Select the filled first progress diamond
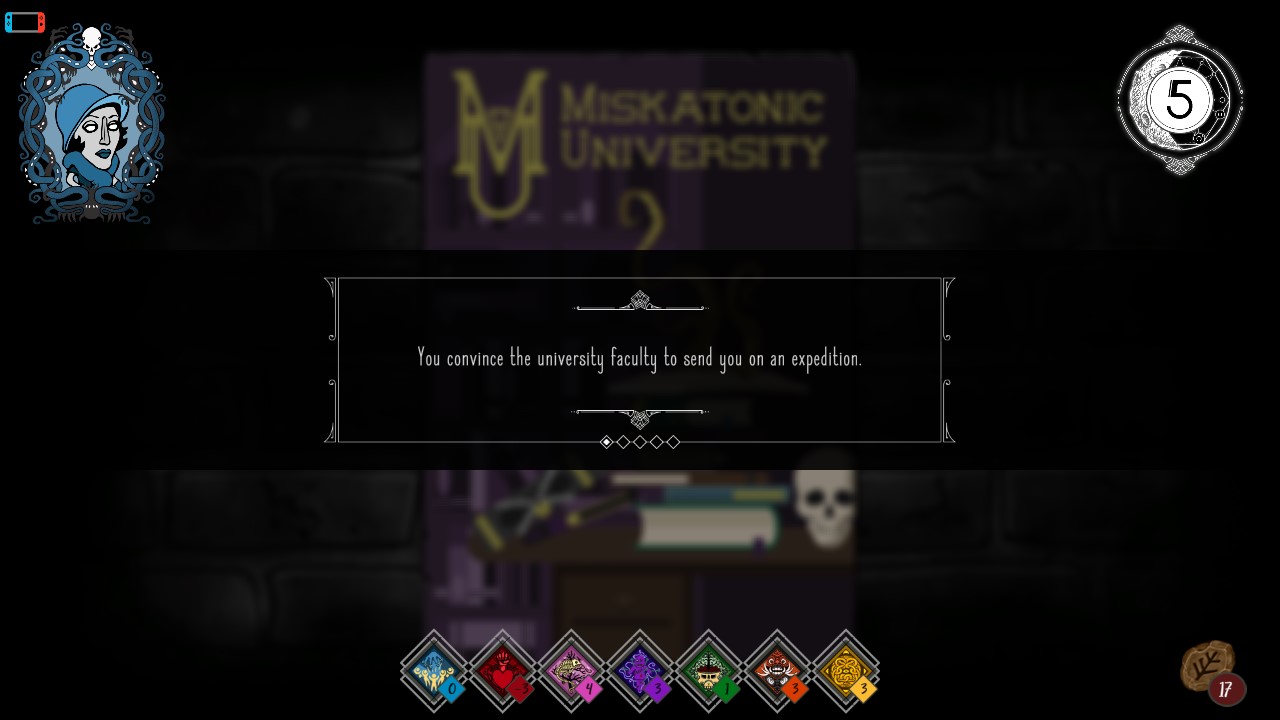Image resolution: width=1280 pixels, height=720 pixels. click(607, 441)
